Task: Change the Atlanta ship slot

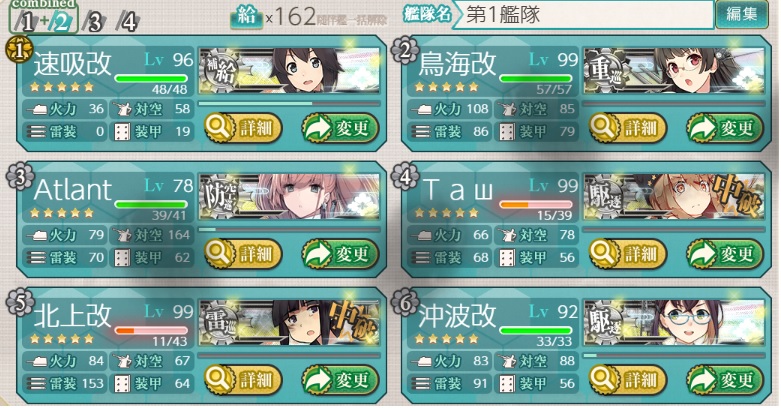Action: point(340,254)
